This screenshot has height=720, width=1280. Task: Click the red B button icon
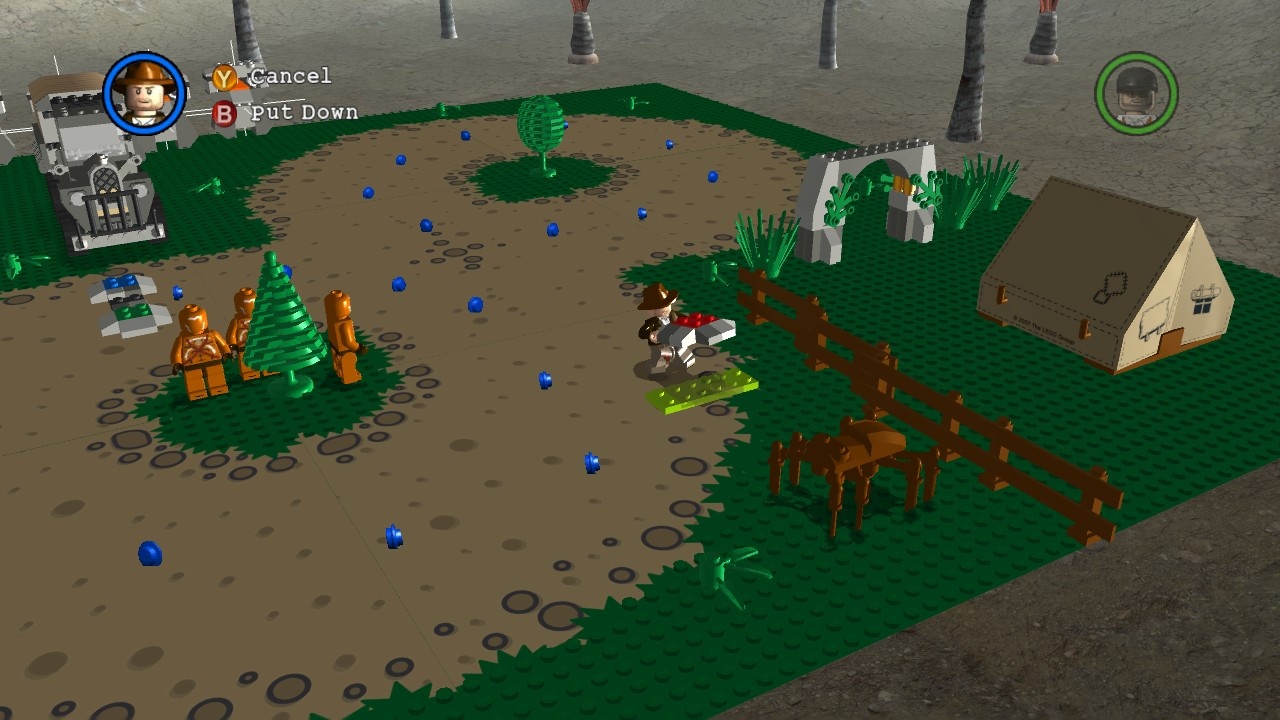click(x=224, y=112)
